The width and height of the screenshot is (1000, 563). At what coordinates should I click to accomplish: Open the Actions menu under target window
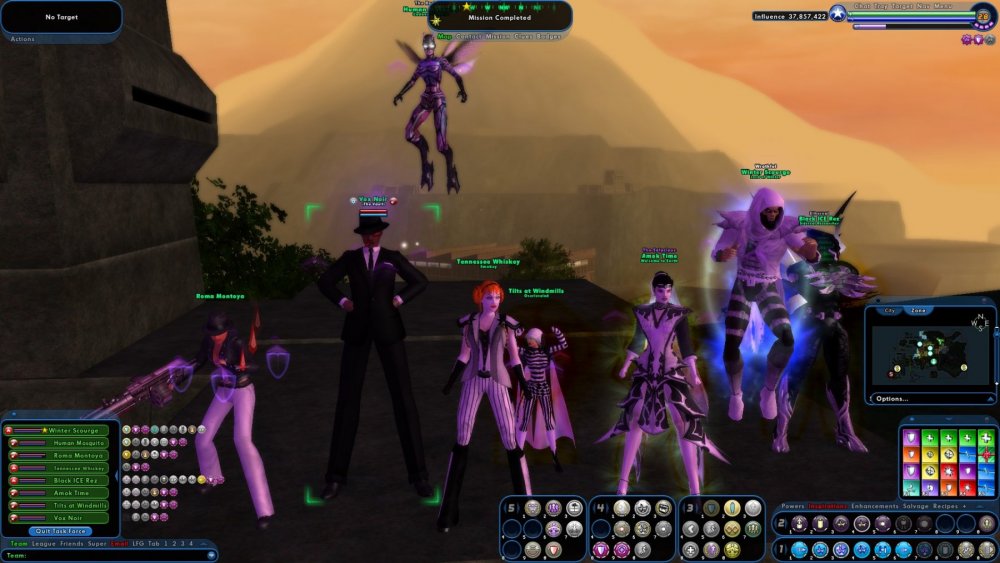(x=22, y=39)
